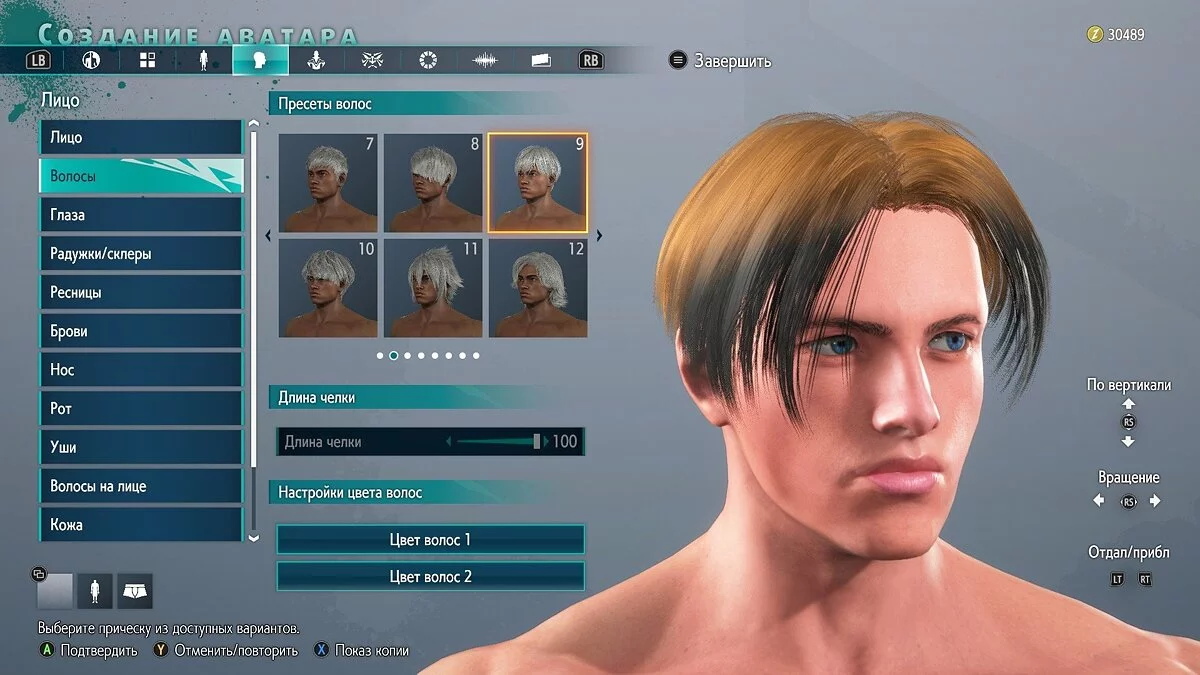
Task: Pick hair preset number 7
Action: click(328, 183)
